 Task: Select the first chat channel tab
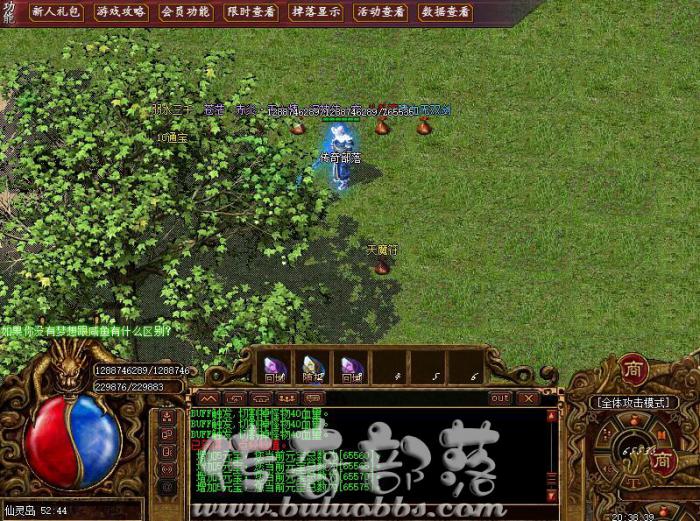click(209, 398)
